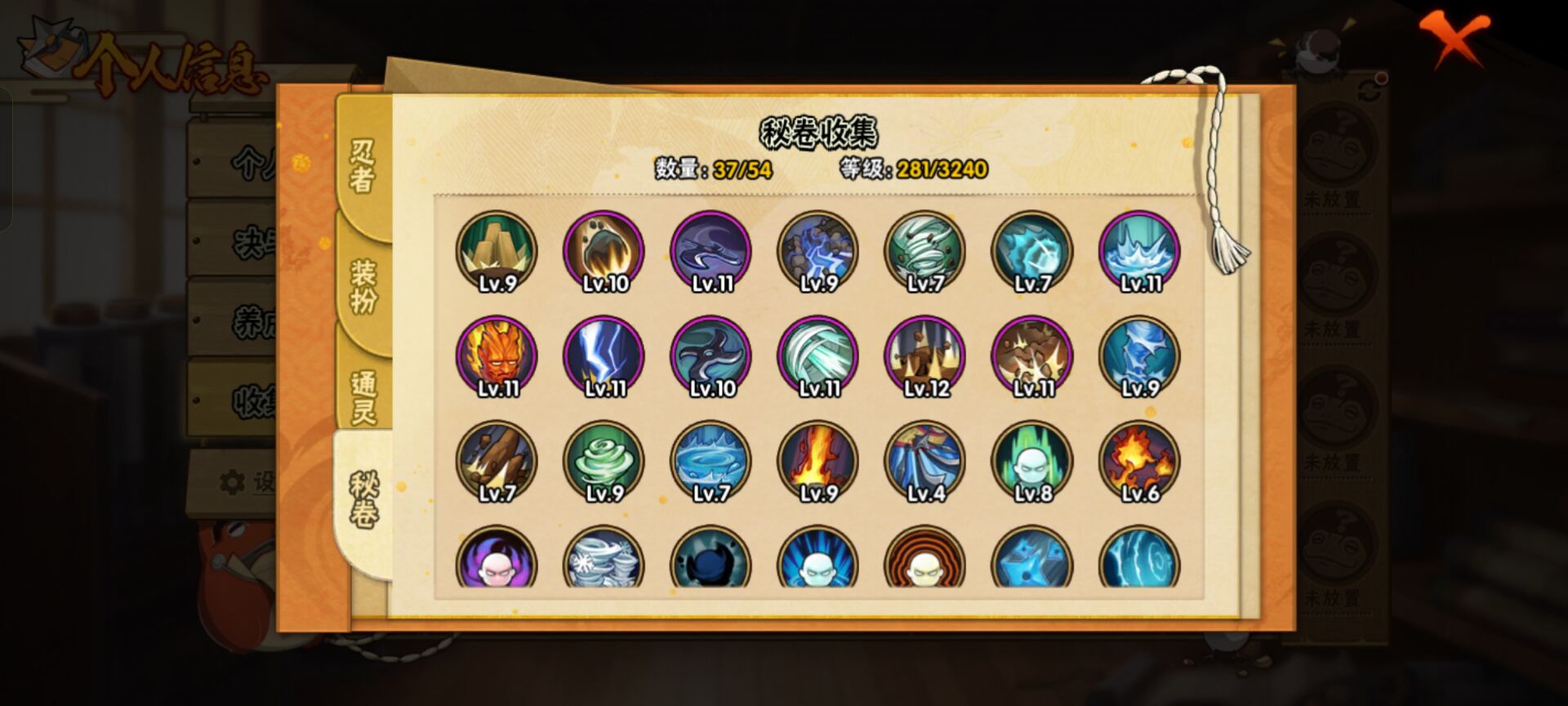Select the 通灵 tab

pos(363,398)
